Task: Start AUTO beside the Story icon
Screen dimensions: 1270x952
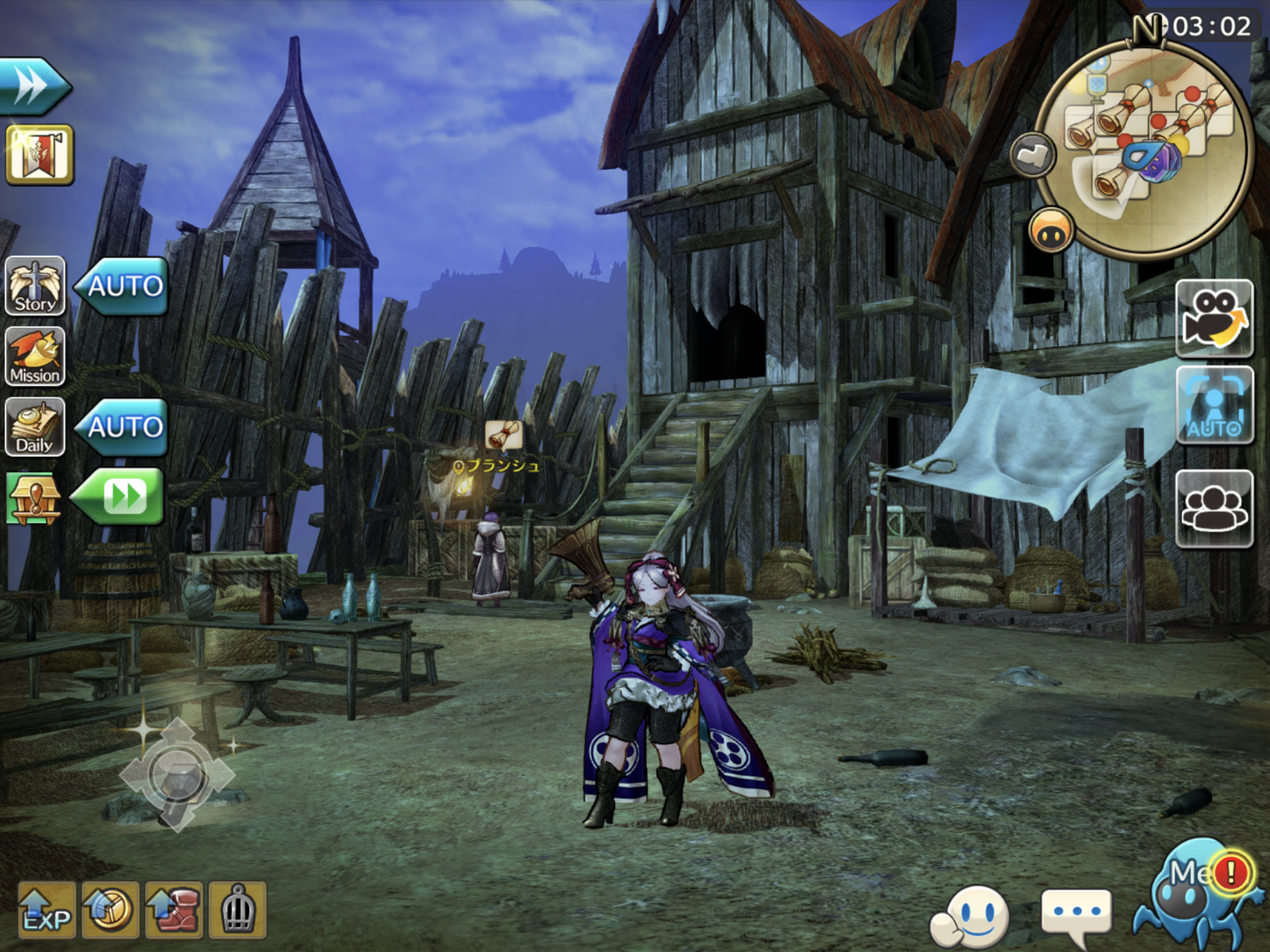Action: tap(123, 286)
